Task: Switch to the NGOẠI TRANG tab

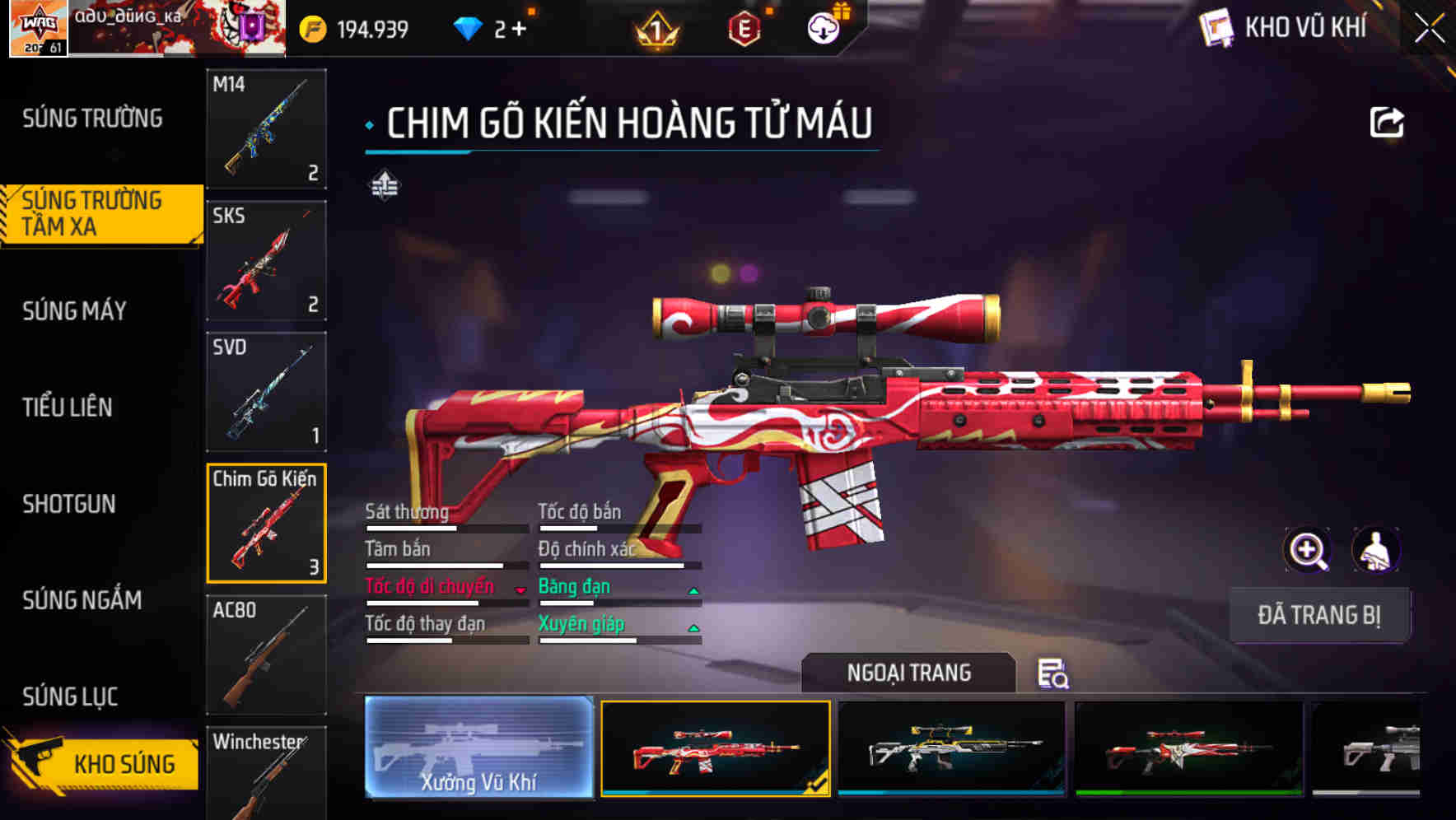Action: point(909,673)
